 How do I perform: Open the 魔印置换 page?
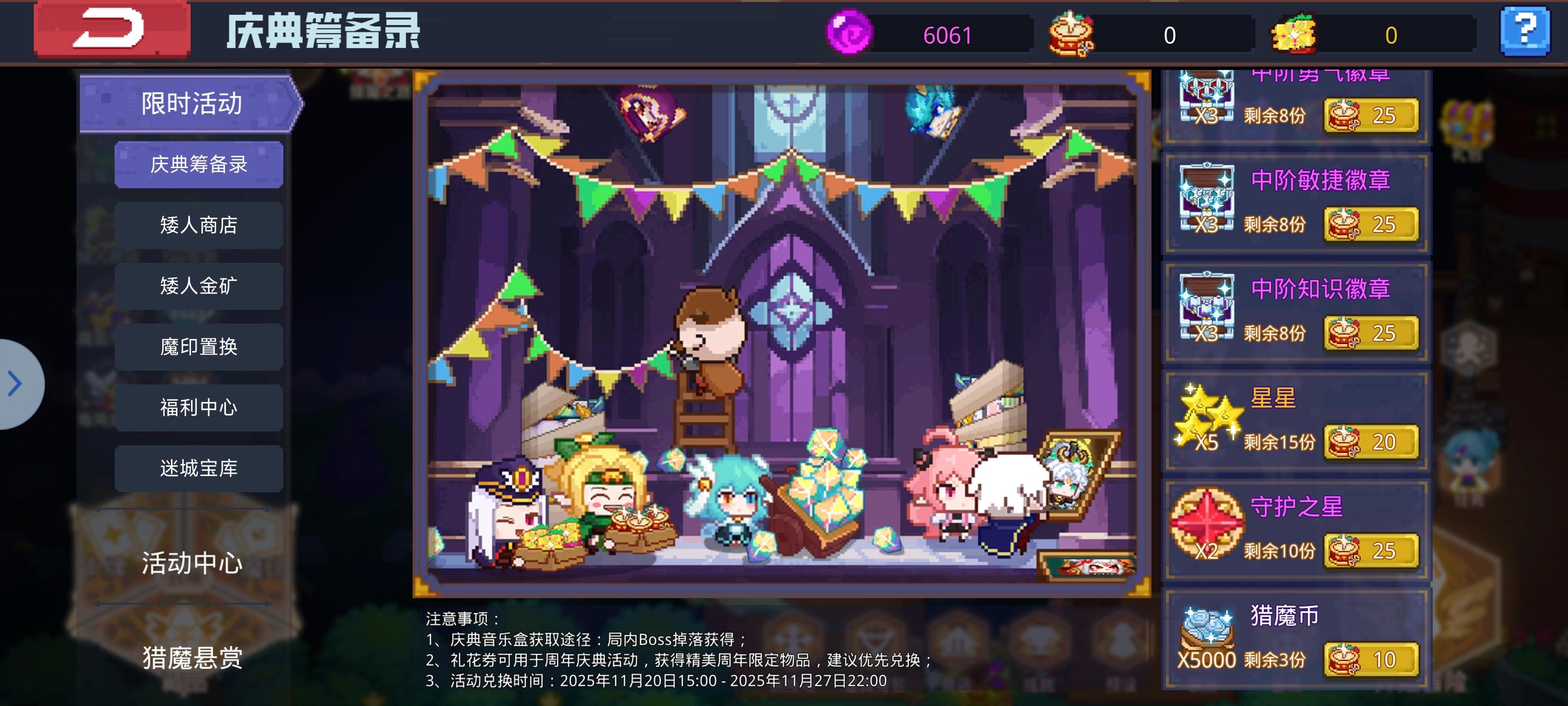[199, 346]
